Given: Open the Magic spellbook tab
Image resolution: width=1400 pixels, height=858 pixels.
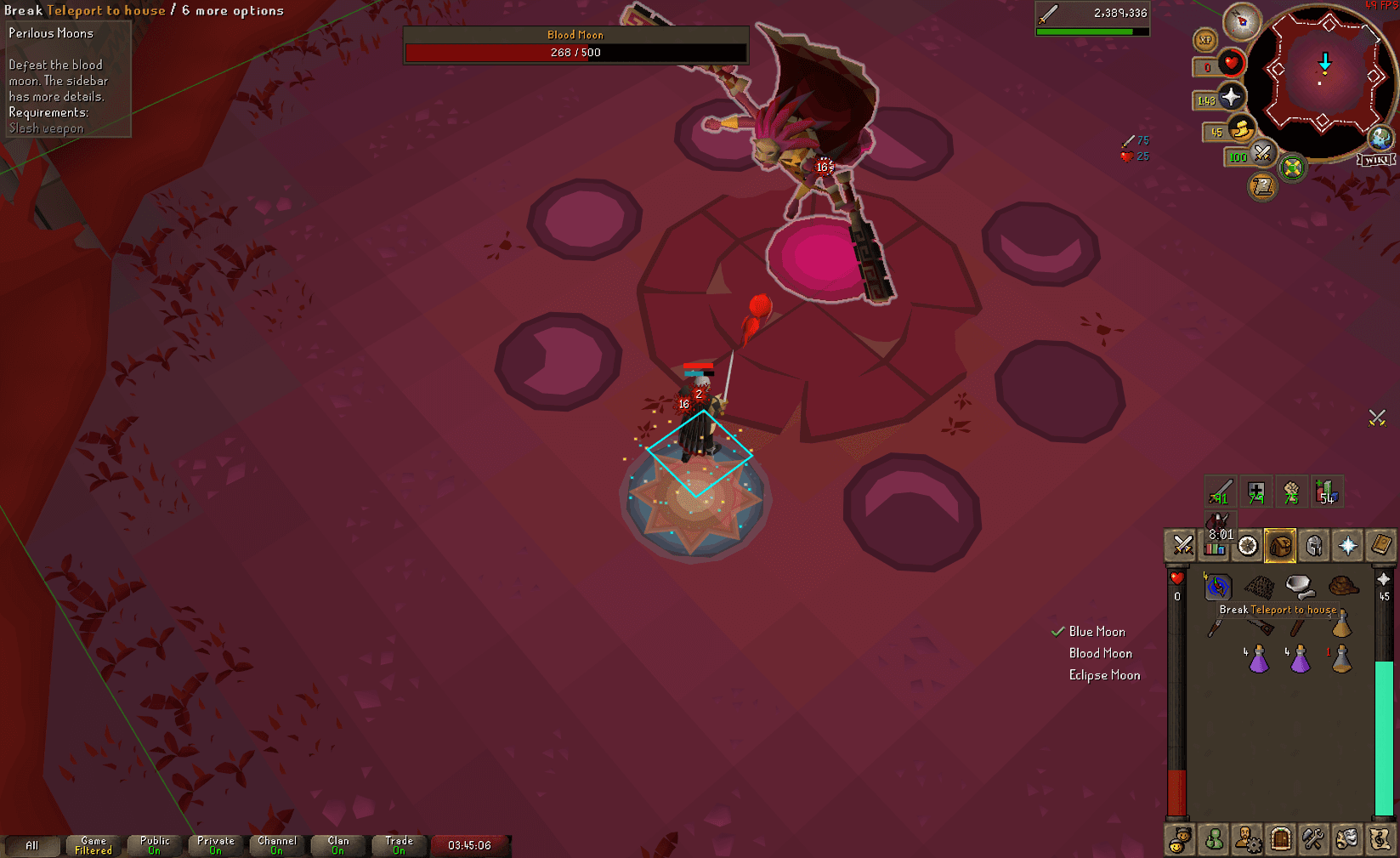Looking at the screenshot, I should coord(1380,545).
